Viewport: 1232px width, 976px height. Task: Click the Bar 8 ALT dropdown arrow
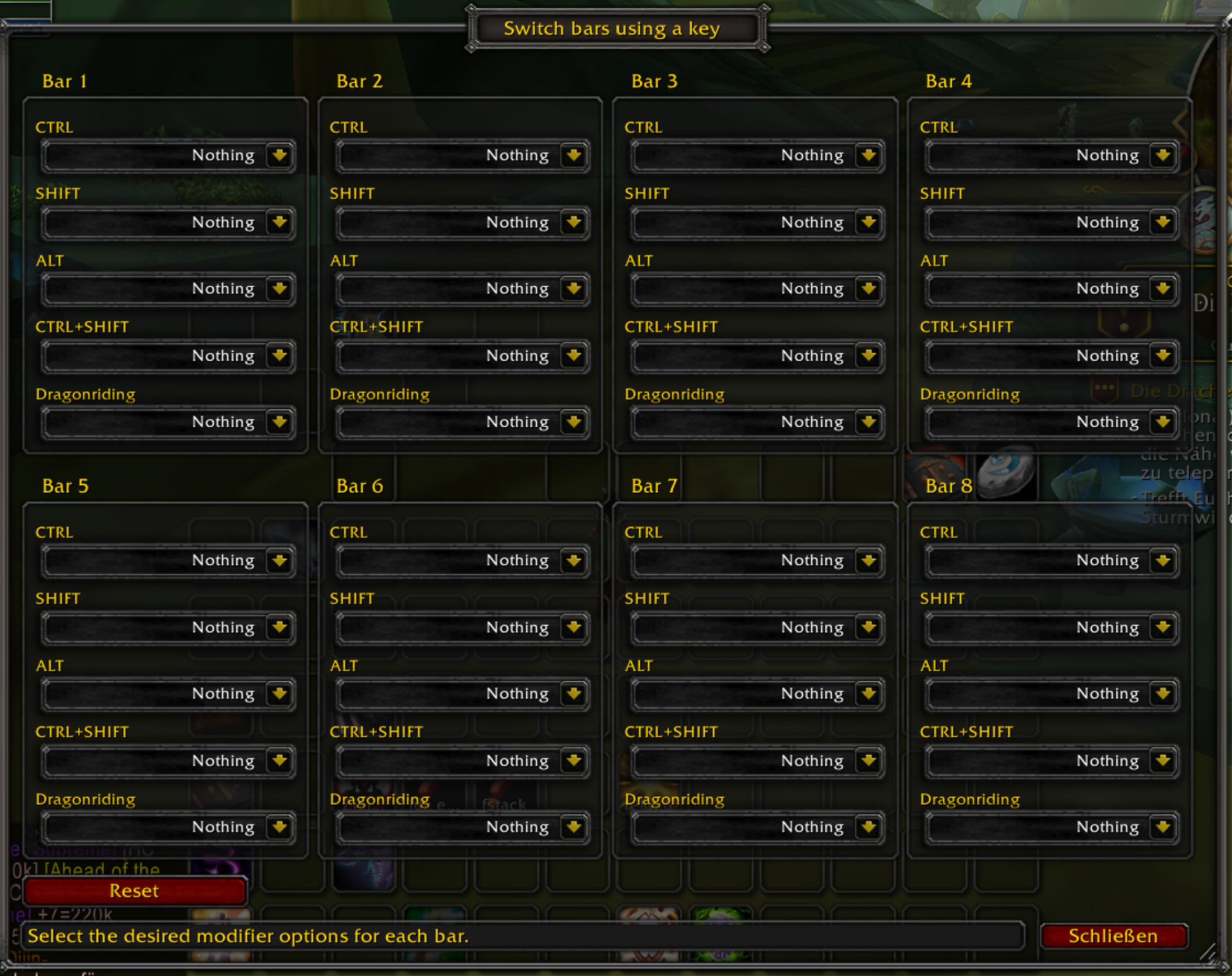point(1163,694)
